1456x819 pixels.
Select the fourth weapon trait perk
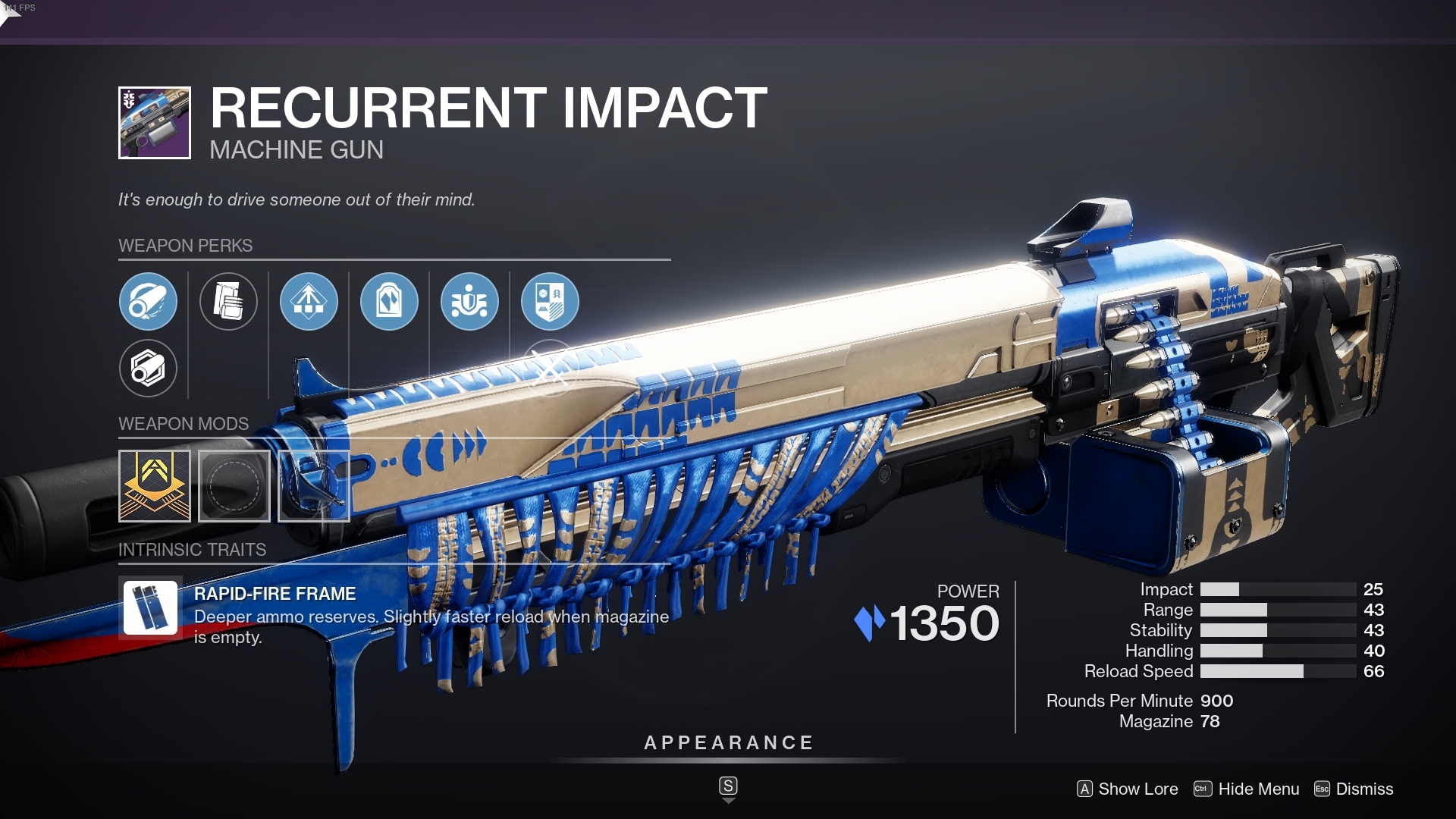coord(389,301)
